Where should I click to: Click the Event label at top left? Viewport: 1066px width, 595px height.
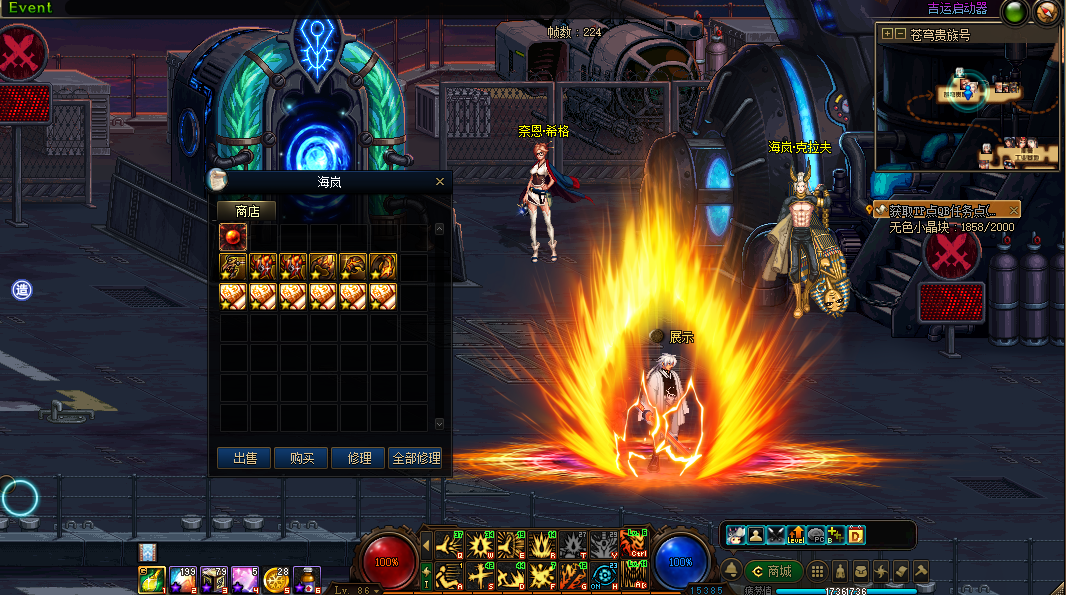[29, 8]
